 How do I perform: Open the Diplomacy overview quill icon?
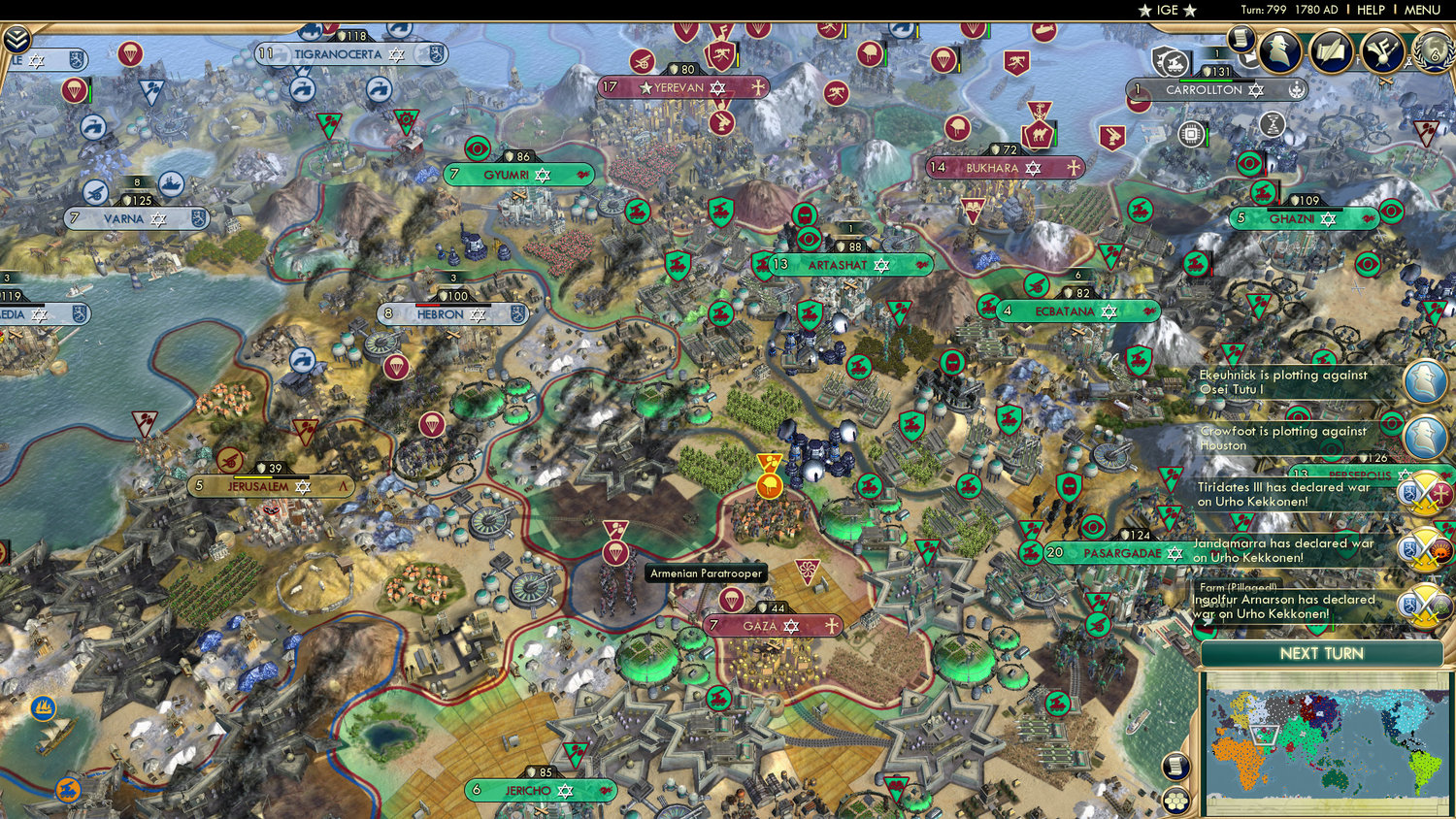click(1330, 51)
